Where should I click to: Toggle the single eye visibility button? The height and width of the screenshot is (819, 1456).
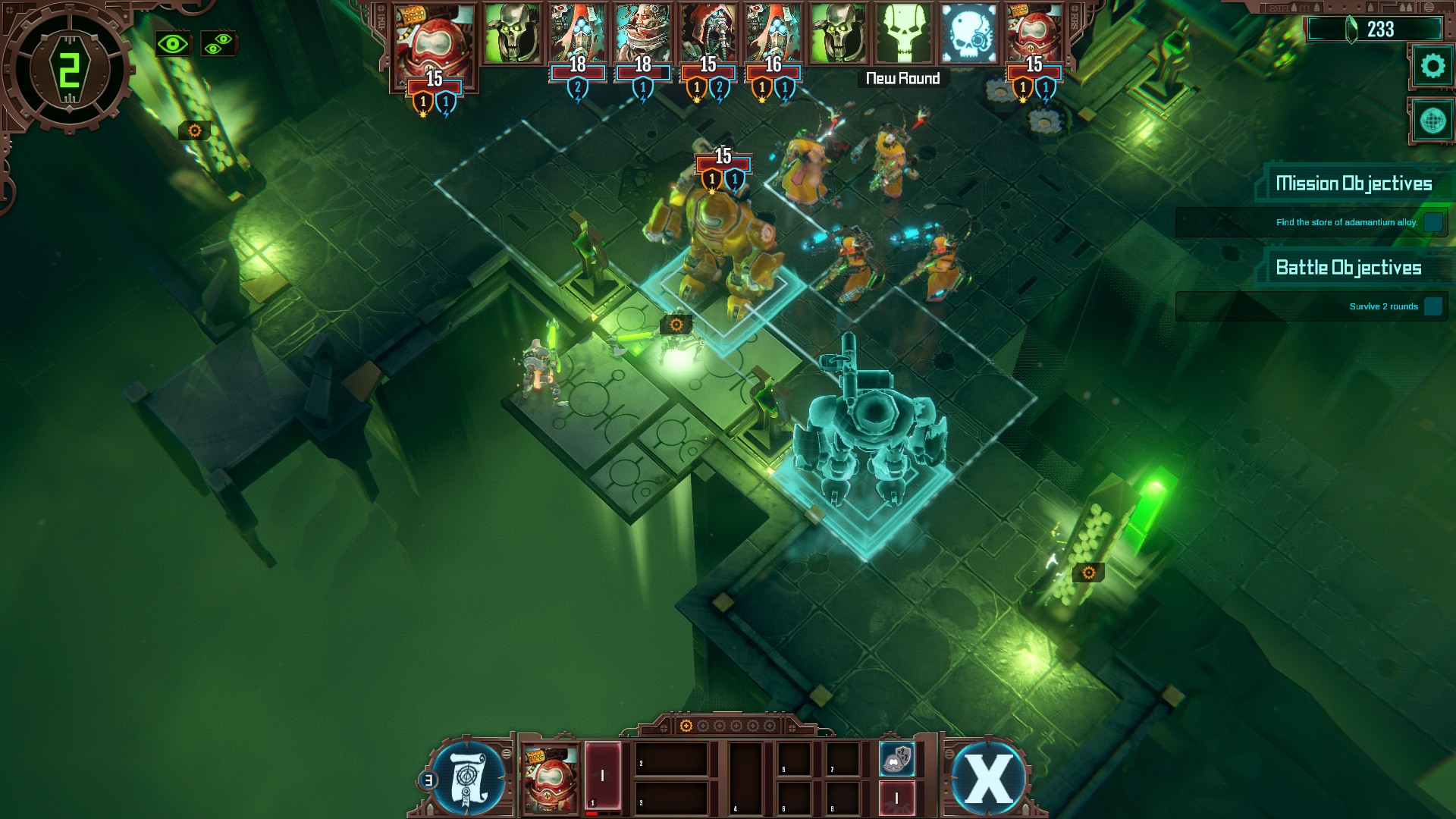[x=173, y=42]
